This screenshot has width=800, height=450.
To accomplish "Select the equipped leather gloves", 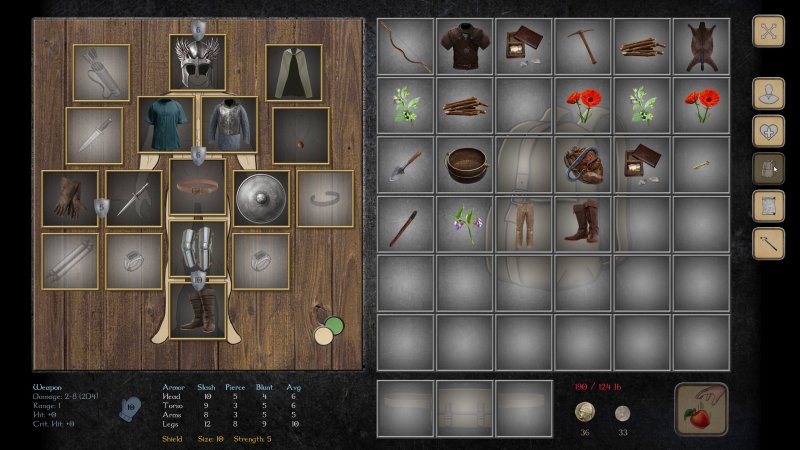I will (x=70, y=198).
